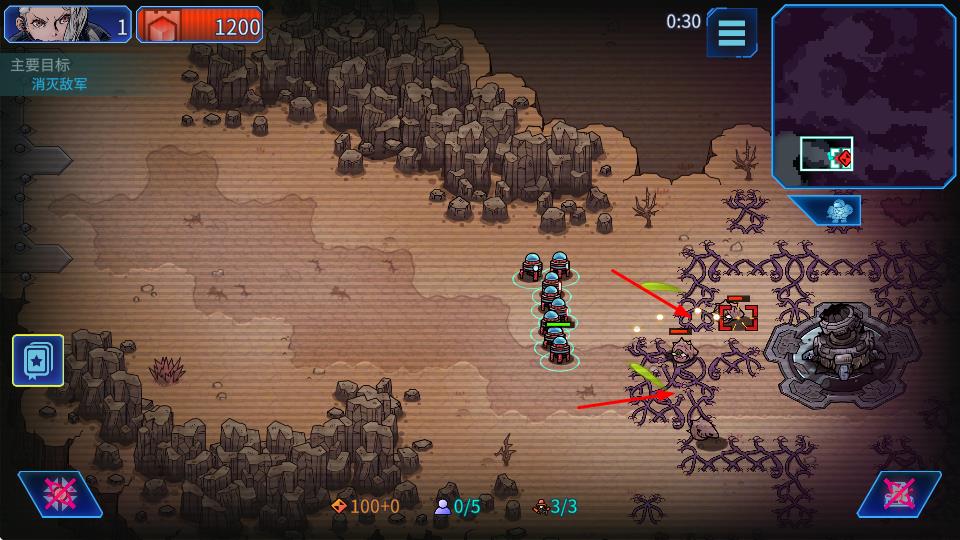This screenshot has width=960, height=540.
Task: Tap the crossed-out target skill button
Action: tap(60, 494)
